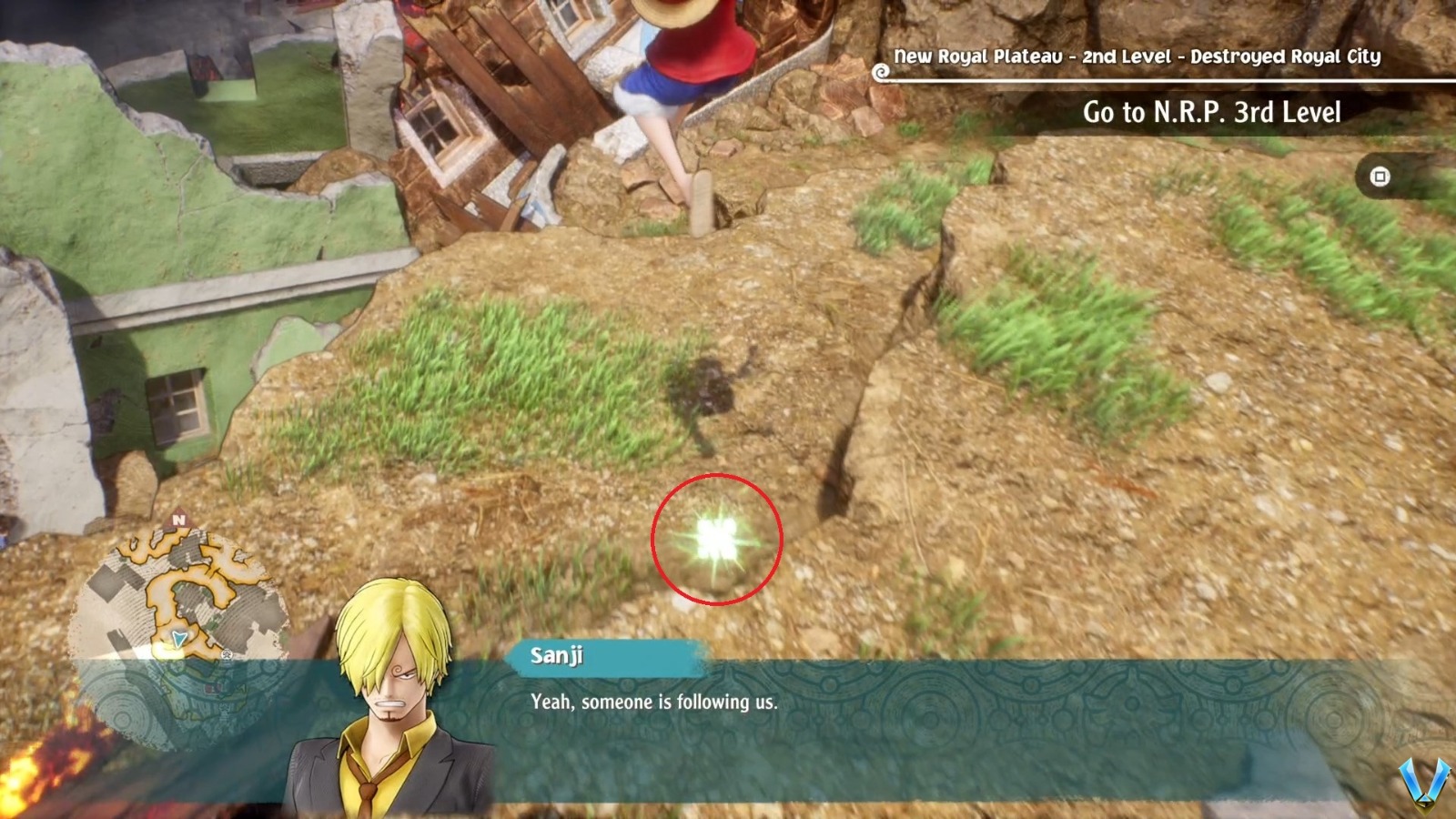Click the 'Go to N.R.P. 3rd Level' objective
This screenshot has width=1456, height=819.
(x=1211, y=112)
